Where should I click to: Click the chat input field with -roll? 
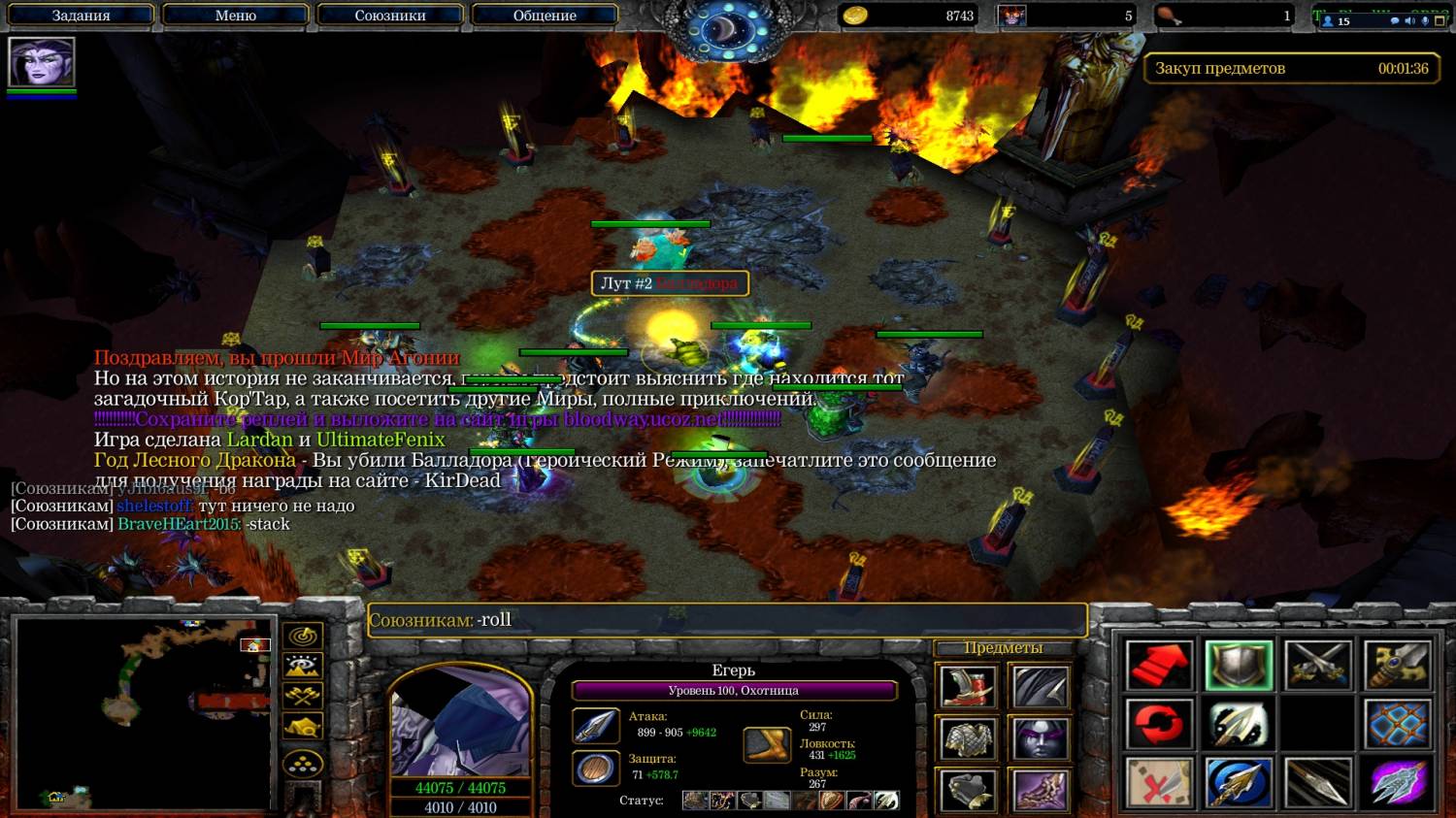coord(728,620)
